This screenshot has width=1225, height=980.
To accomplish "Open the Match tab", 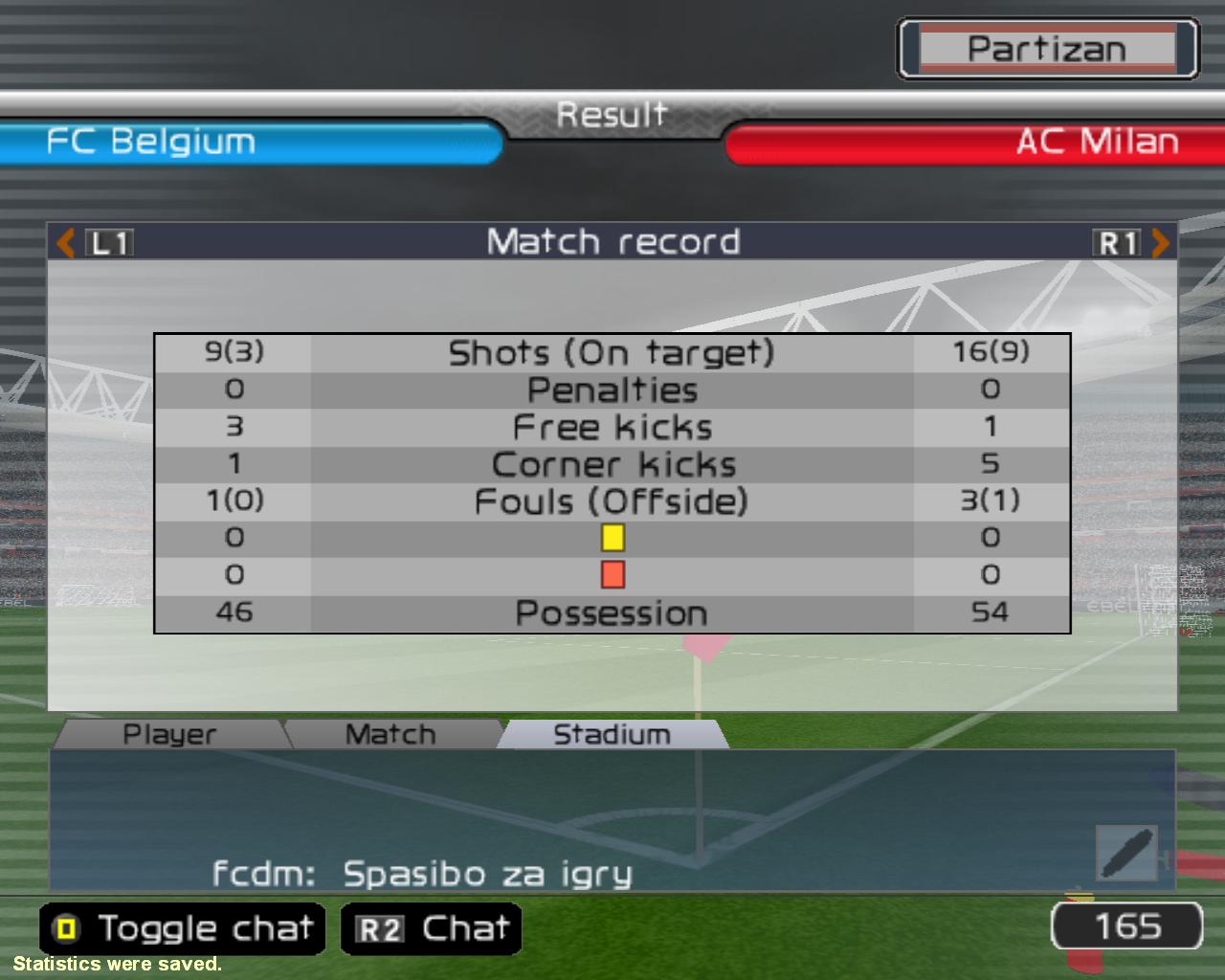I will 390,734.
